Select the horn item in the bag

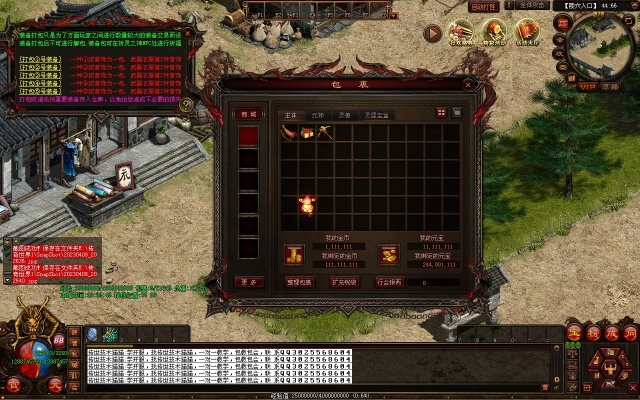[x=290, y=132]
